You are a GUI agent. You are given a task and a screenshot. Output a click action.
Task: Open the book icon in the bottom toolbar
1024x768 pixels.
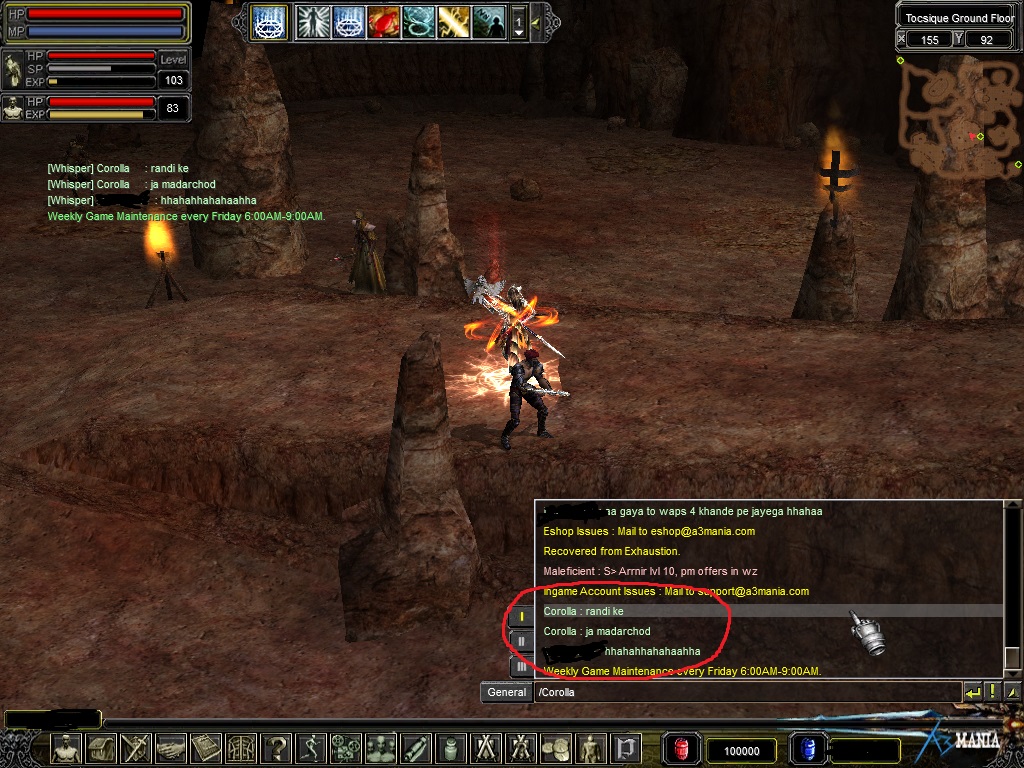tap(206, 748)
